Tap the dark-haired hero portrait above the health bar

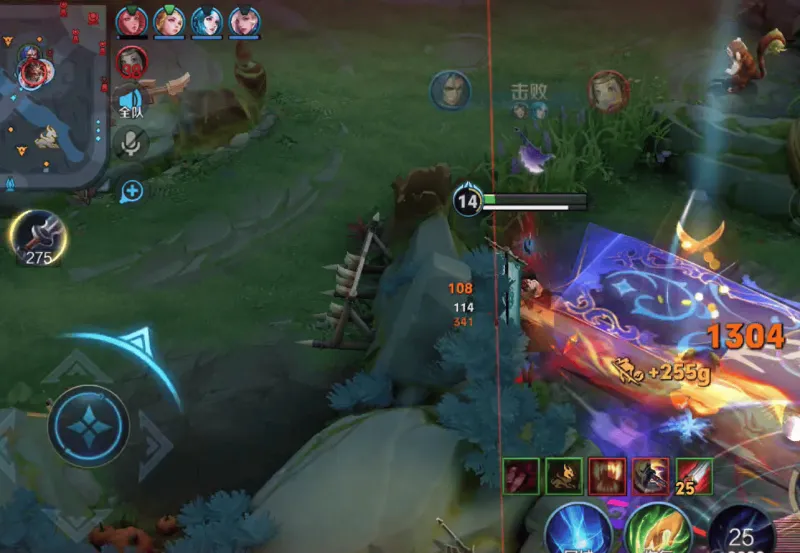451,90
